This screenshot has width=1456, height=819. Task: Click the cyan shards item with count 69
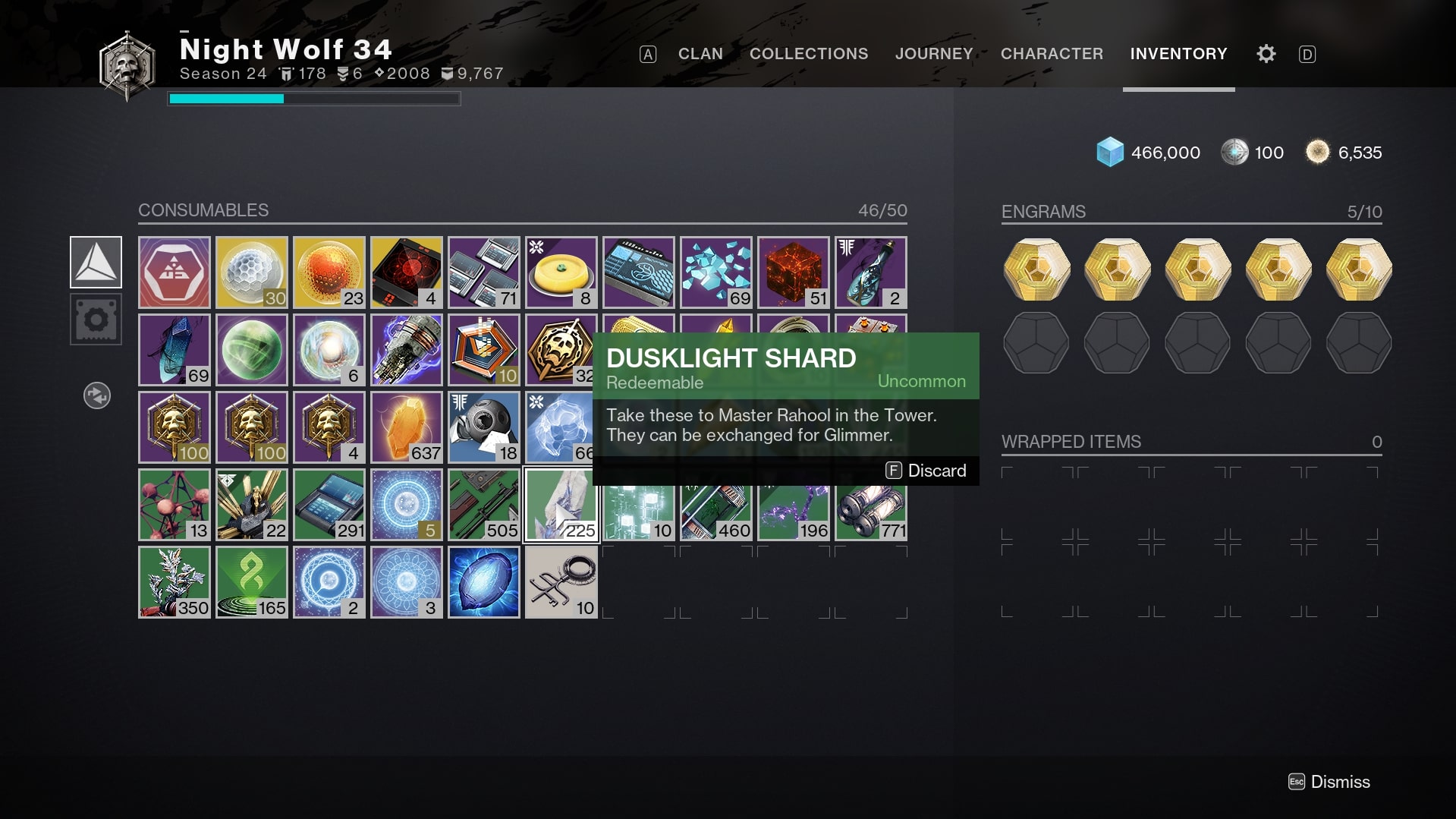click(715, 272)
